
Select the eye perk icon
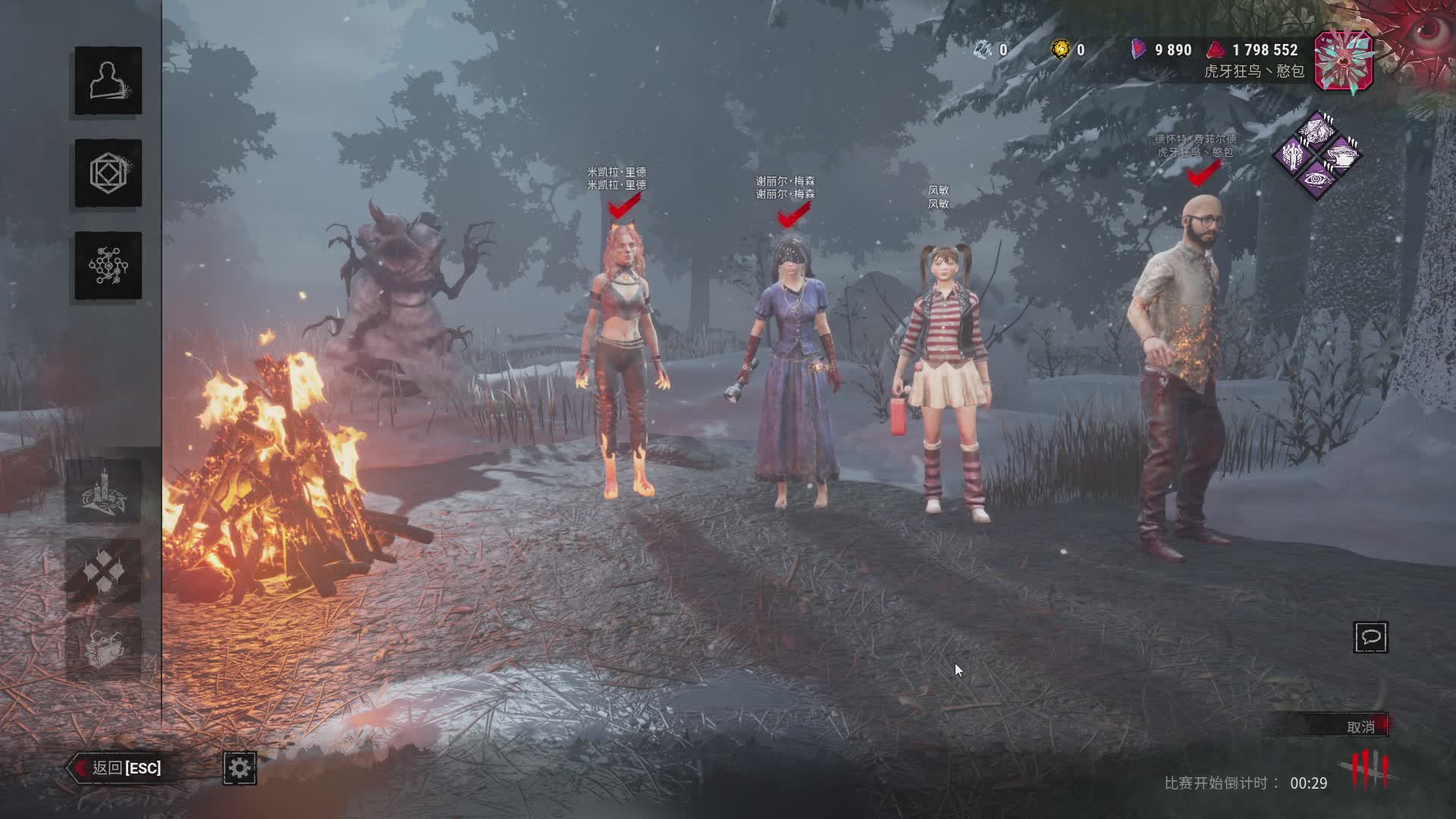1316,180
